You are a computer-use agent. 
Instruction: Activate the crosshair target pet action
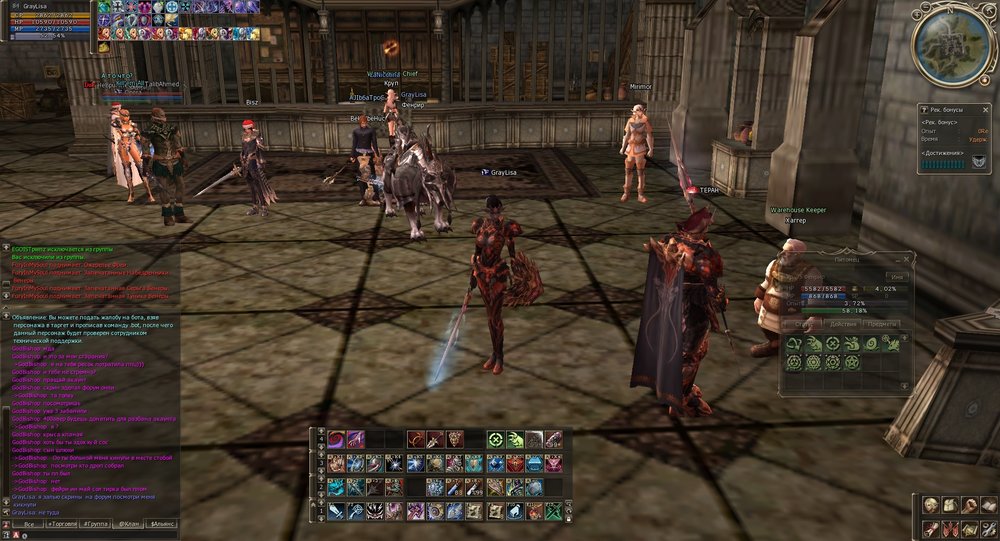(831, 343)
